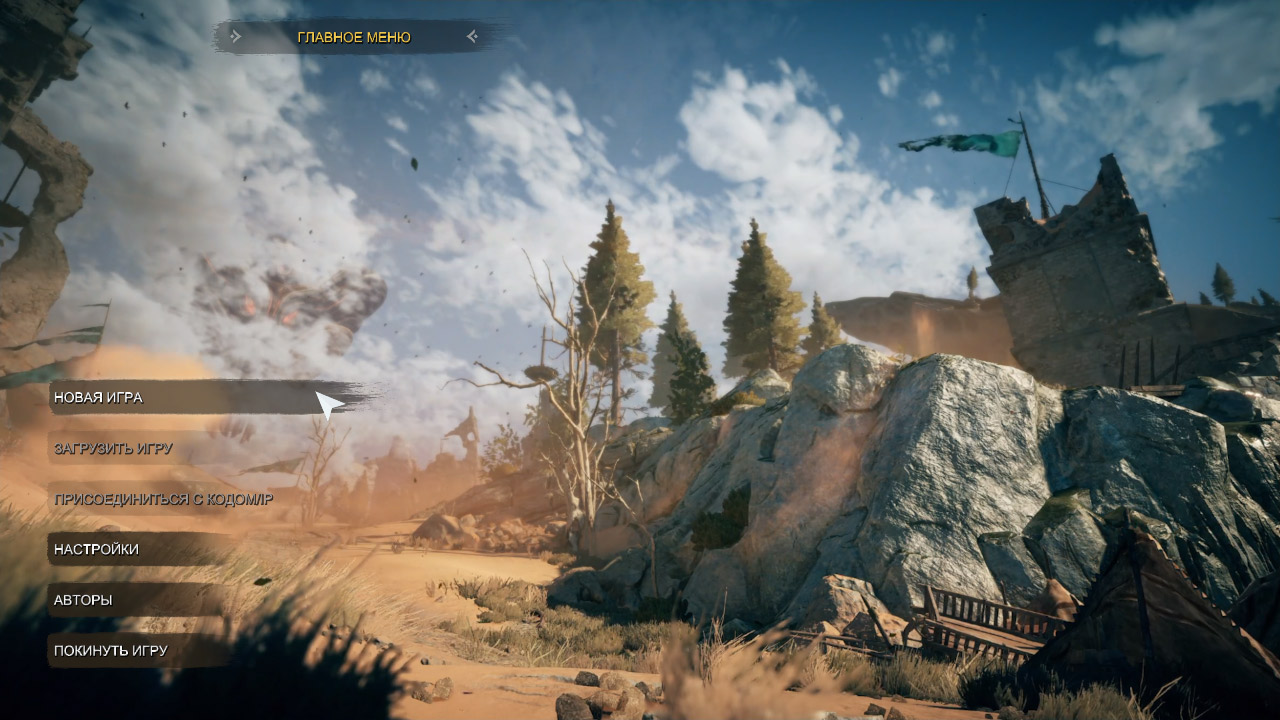Screen dimensions: 1280x720
Task: Start a new game with Новая игра
Action: [99, 398]
